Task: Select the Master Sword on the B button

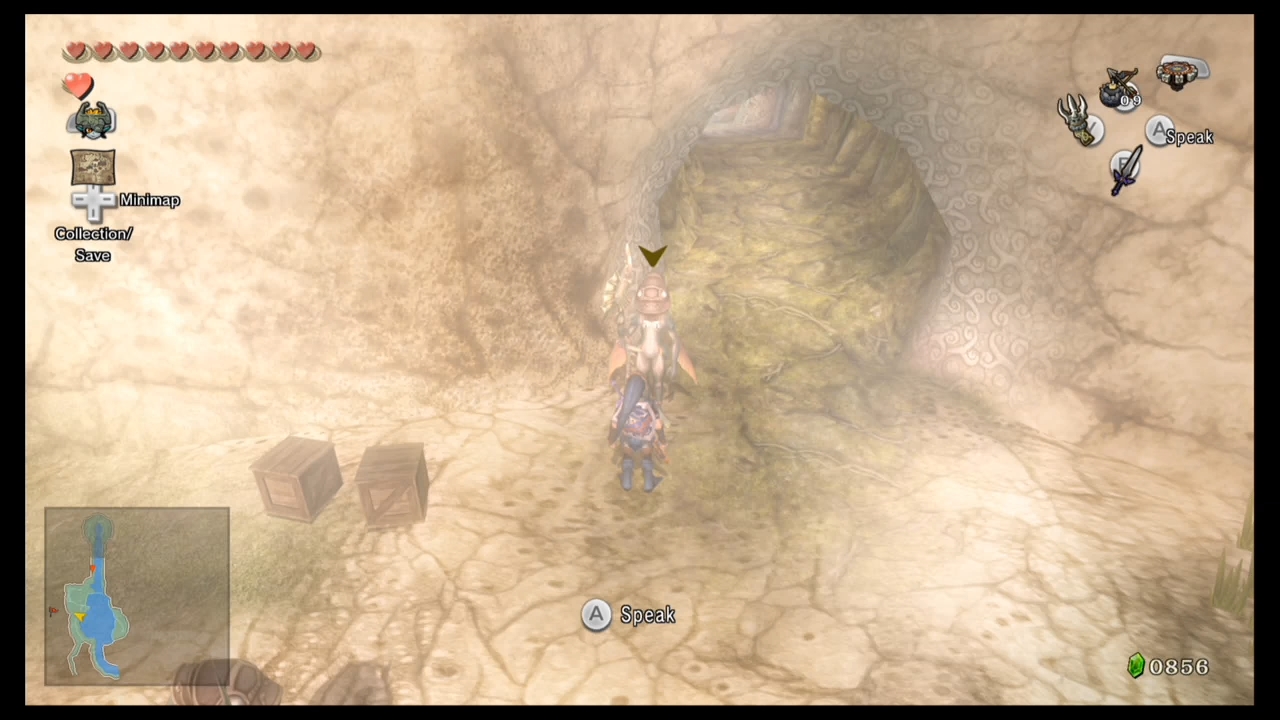Action: point(1124,170)
